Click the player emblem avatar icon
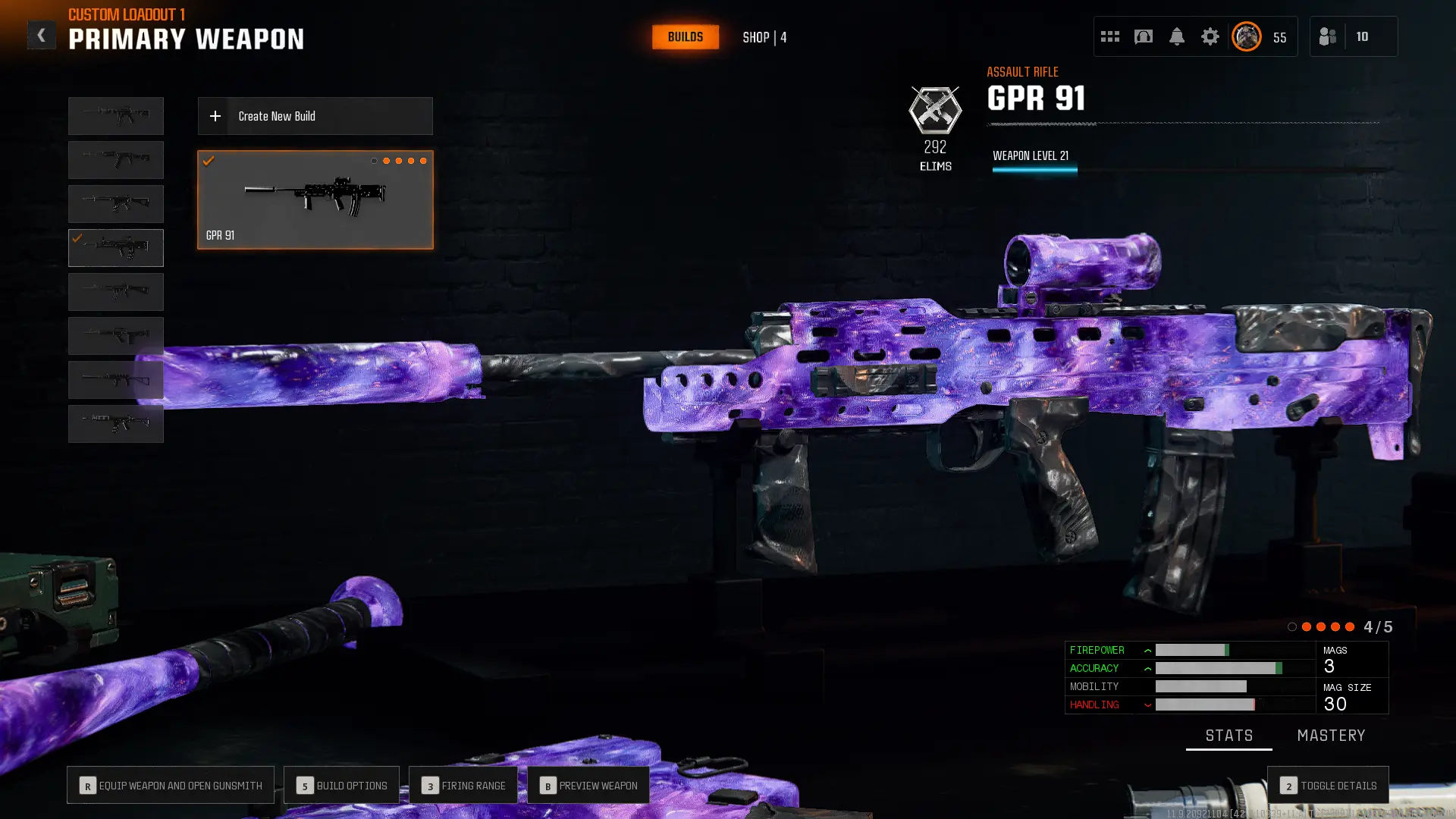 click(x=1246, y=36)
